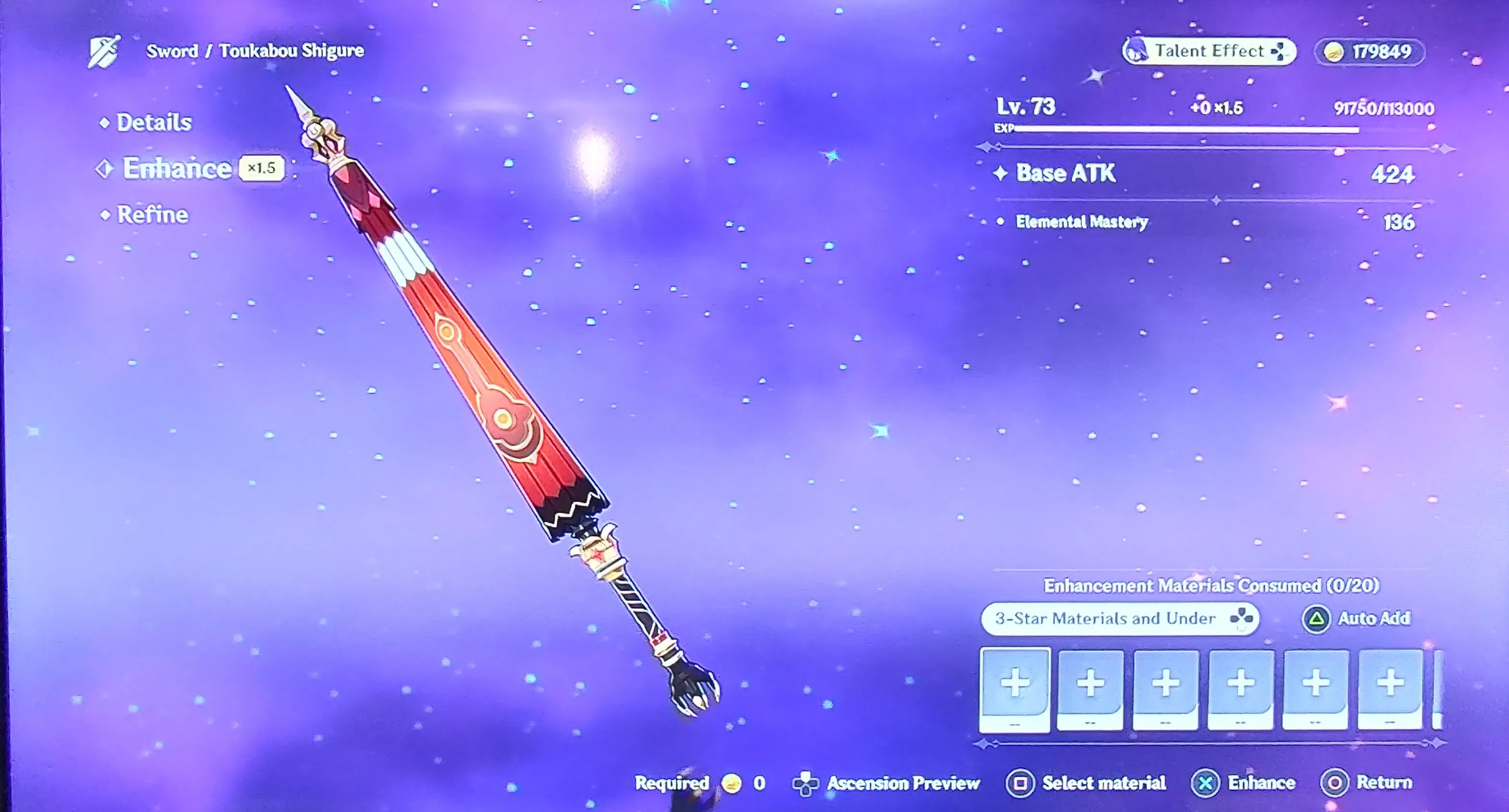
Task: Click the Mora currency coin icon
Action: click(1335, 52)
